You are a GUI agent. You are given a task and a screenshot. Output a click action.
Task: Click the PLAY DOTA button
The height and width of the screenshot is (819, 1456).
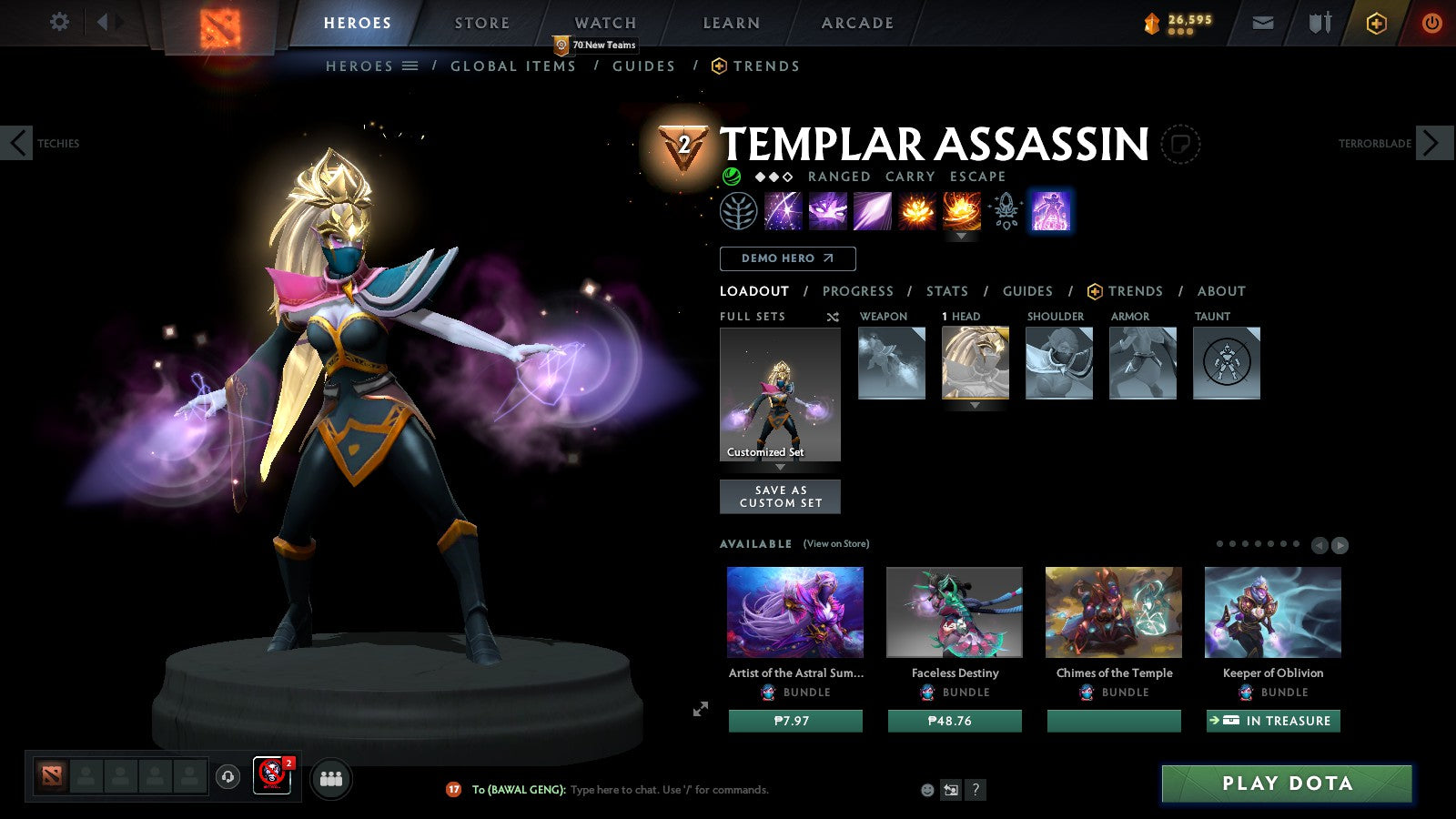(1285, 783)
